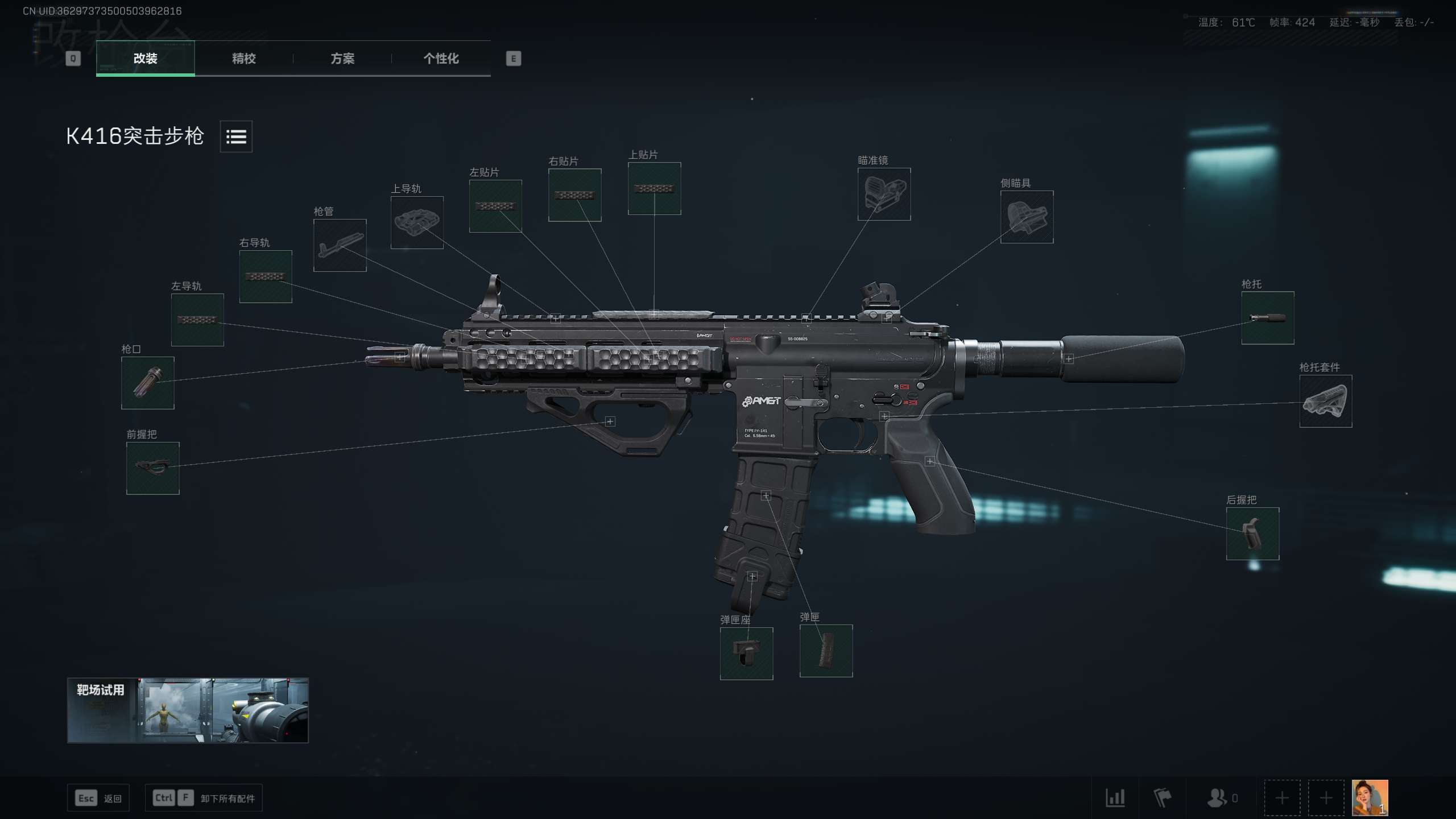The image size is (1456, 819).
Task: Select the 侧瞄具 side sight slot
Action: tap(1027, 217)
